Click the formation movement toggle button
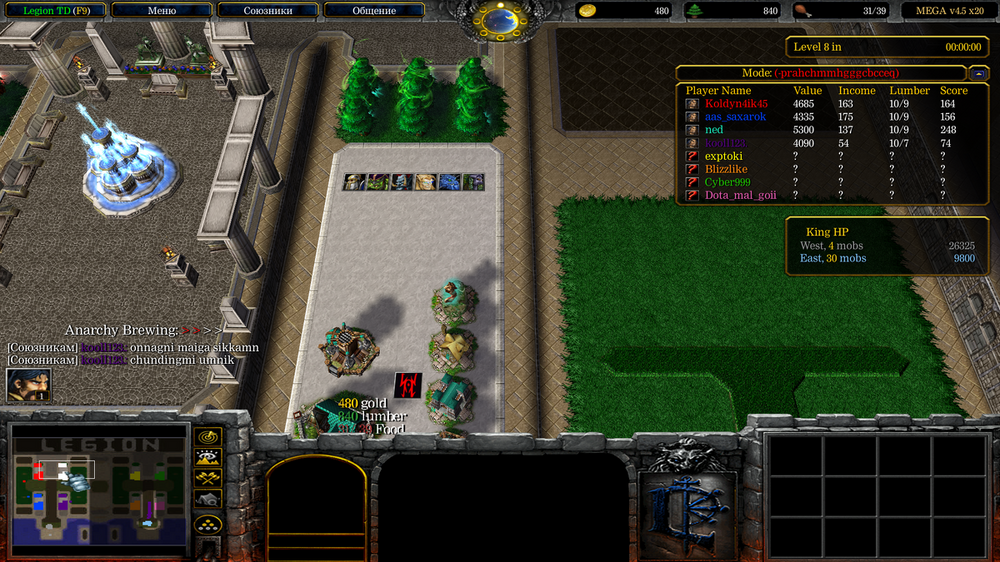This screenshot has height=562, width=1000. click(208, 524)
